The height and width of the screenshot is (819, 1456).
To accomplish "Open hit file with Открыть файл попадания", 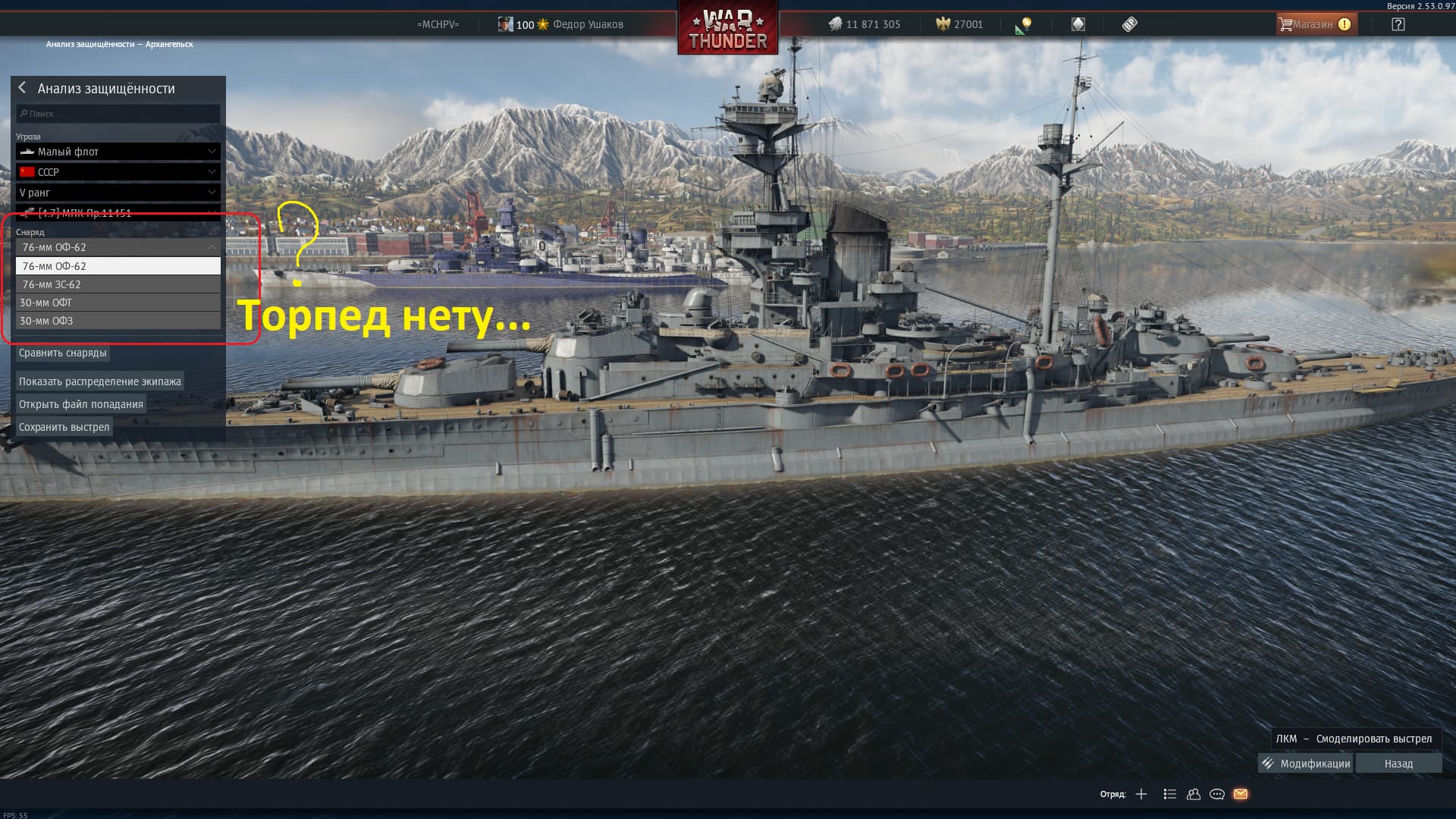I will 81,404.
